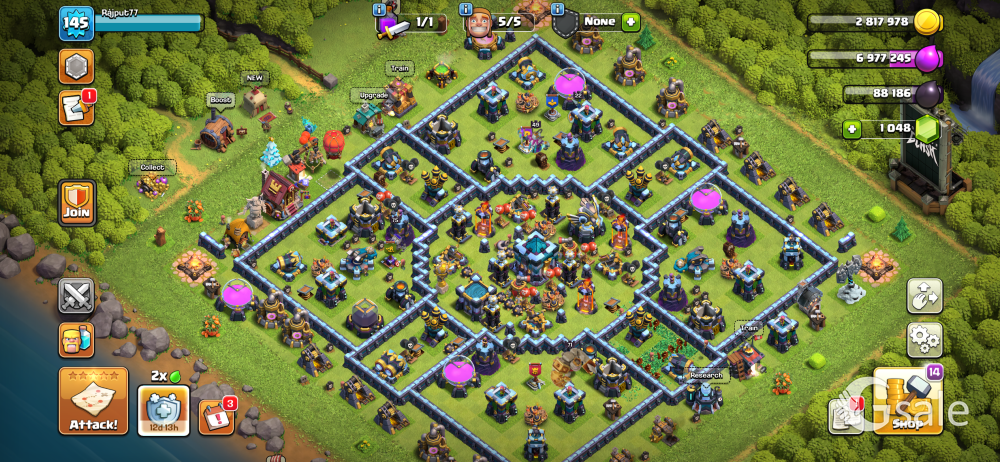The image size is (1000, 462).
Task: Open the layout editor hand icon
Action: (924, 296)
